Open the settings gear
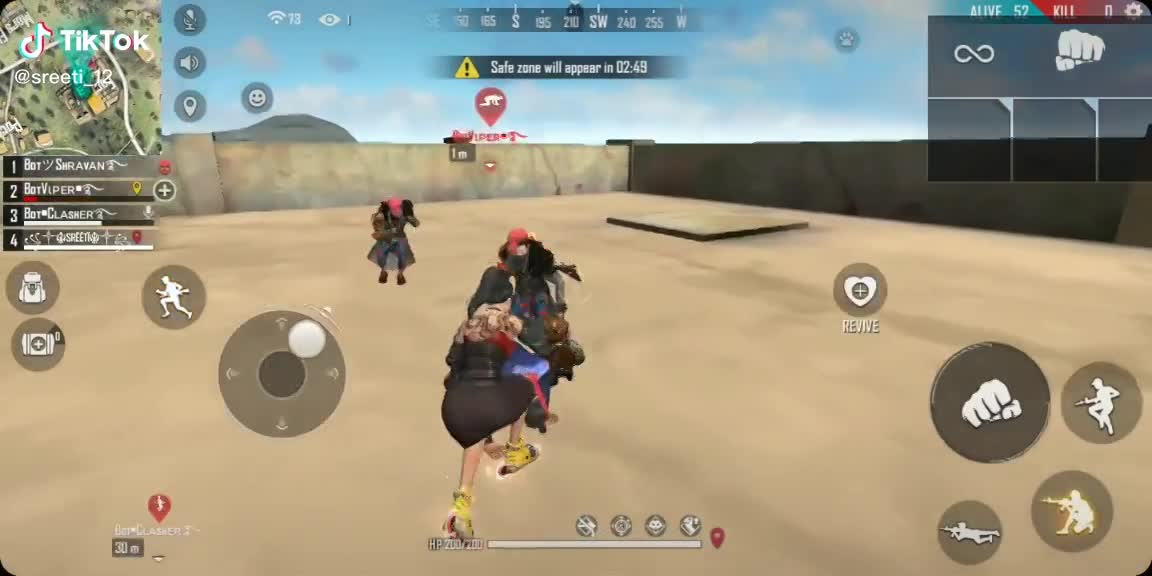The width and height of the screenshot is (1152, 576). 1133,11
